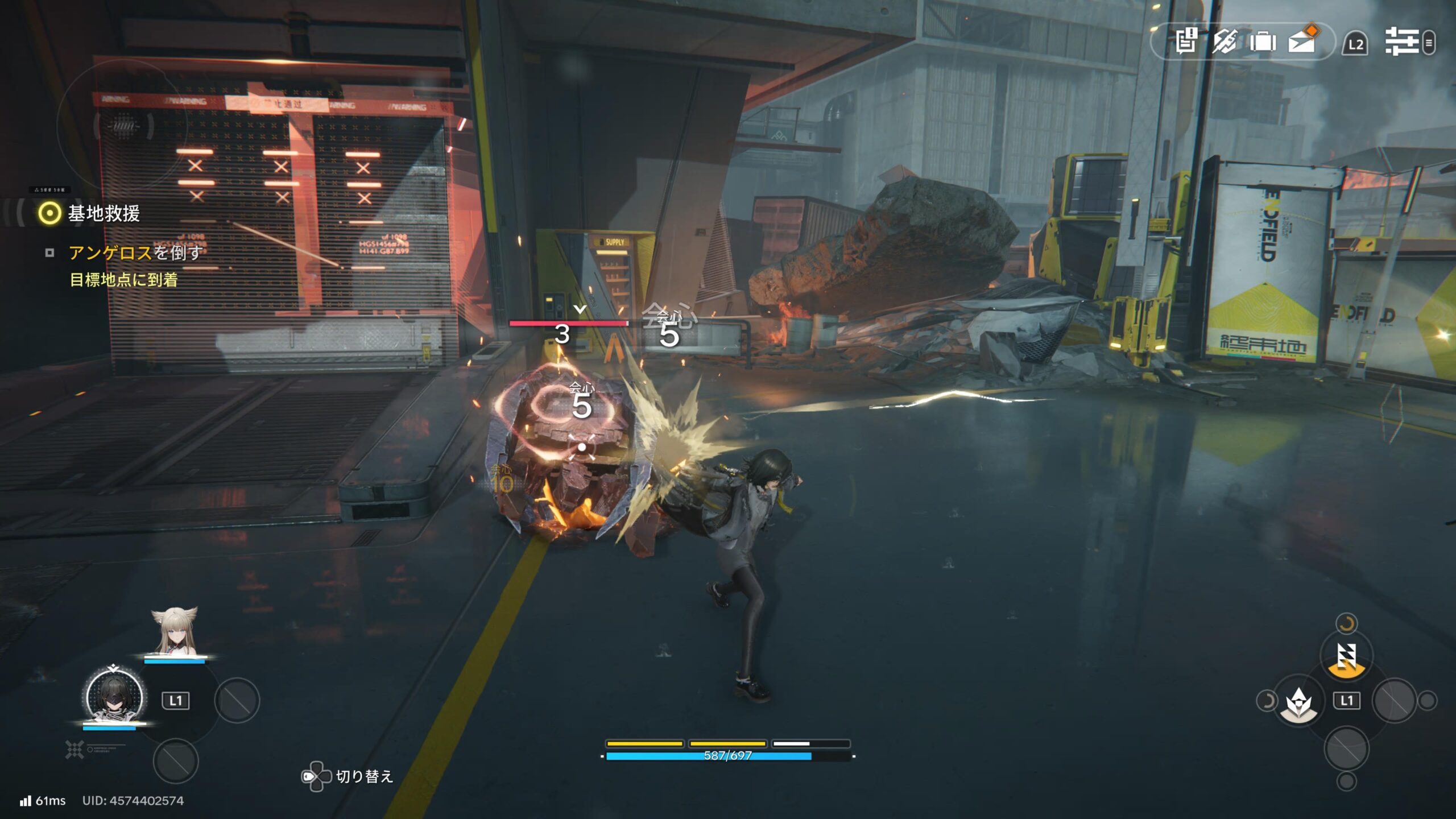1456x819 pixels.
Task: Select the 基地救援 mission tracker
Action: (102, 213)
